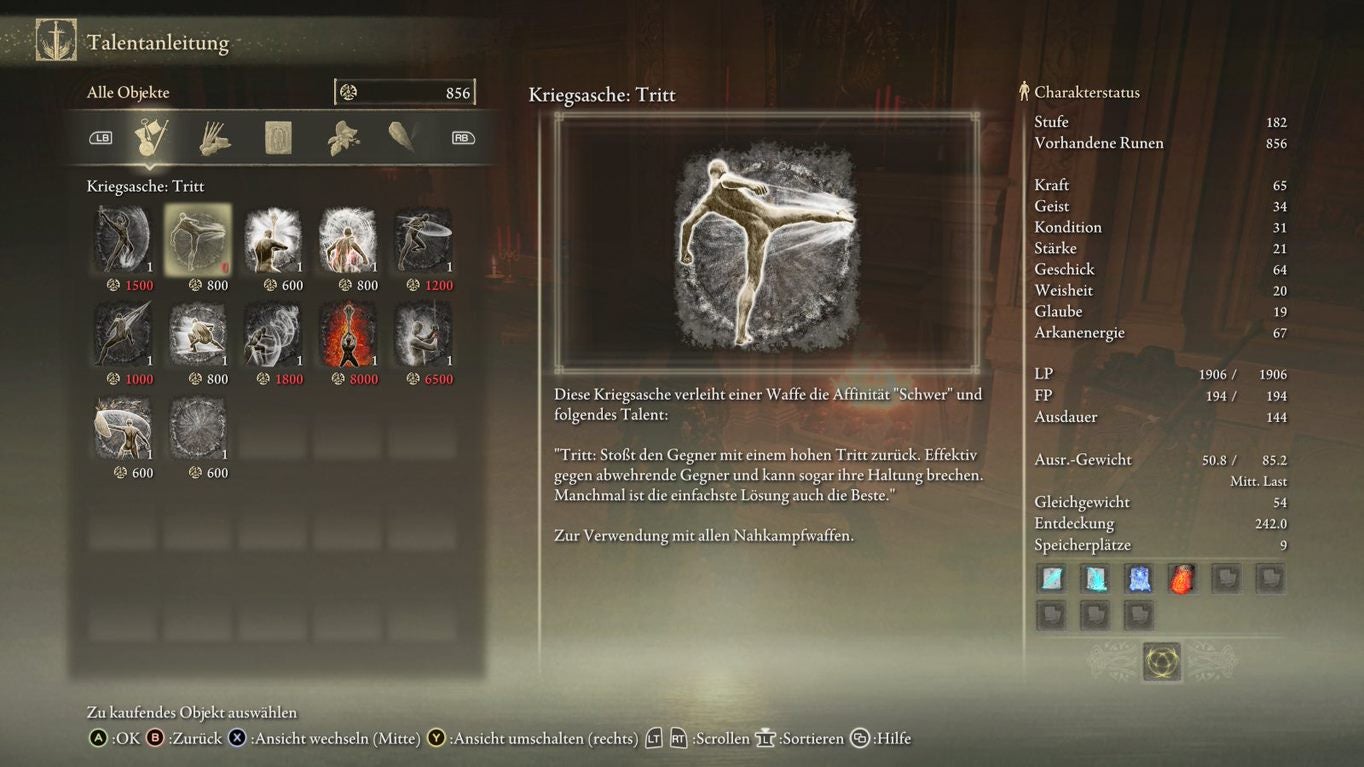Select the Tritt kick Ash of War
This screenshot has height=767, width=1364.
tap(198, 239)
